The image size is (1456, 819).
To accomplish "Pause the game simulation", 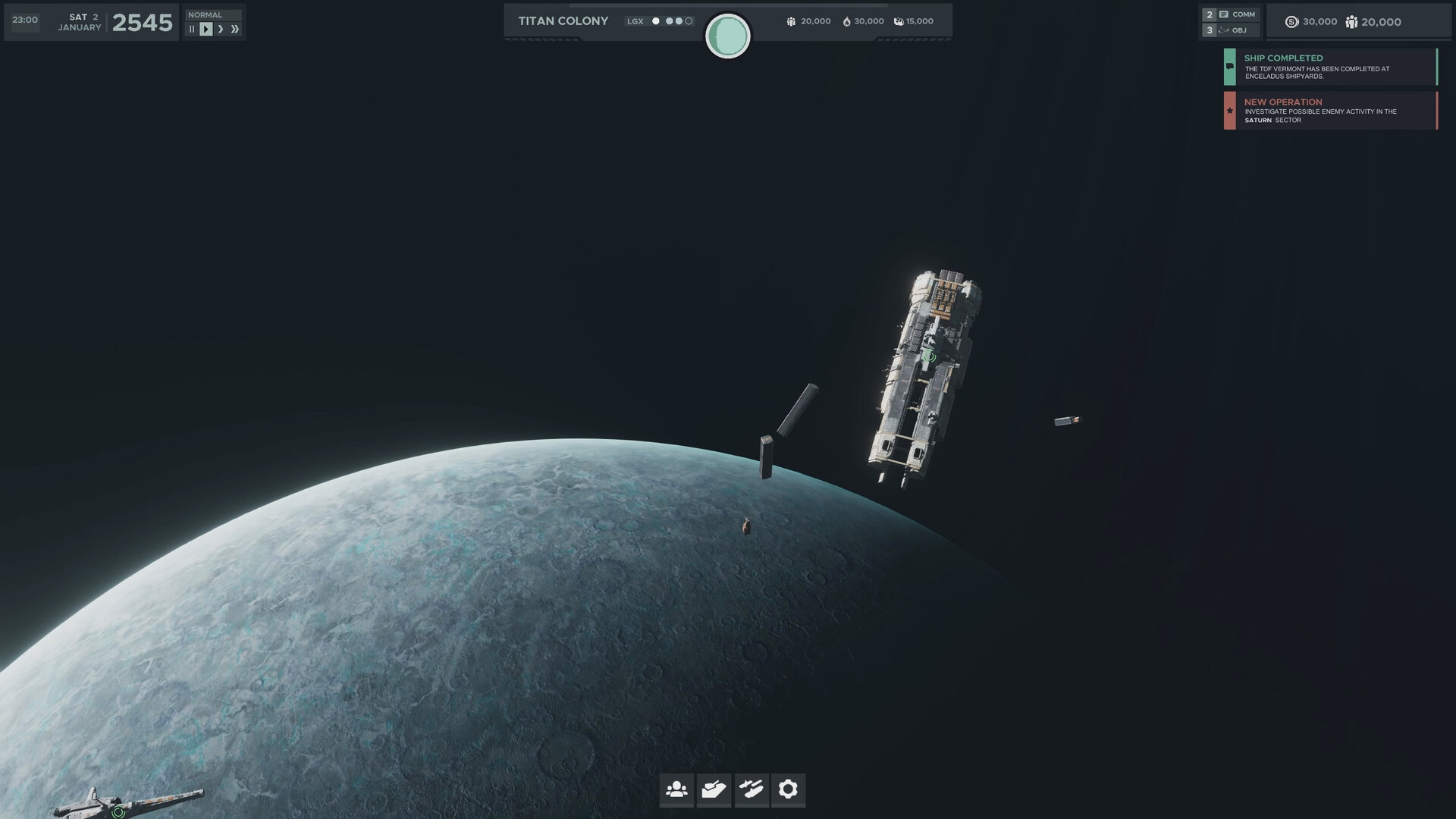I will click(x=192, y=28).
